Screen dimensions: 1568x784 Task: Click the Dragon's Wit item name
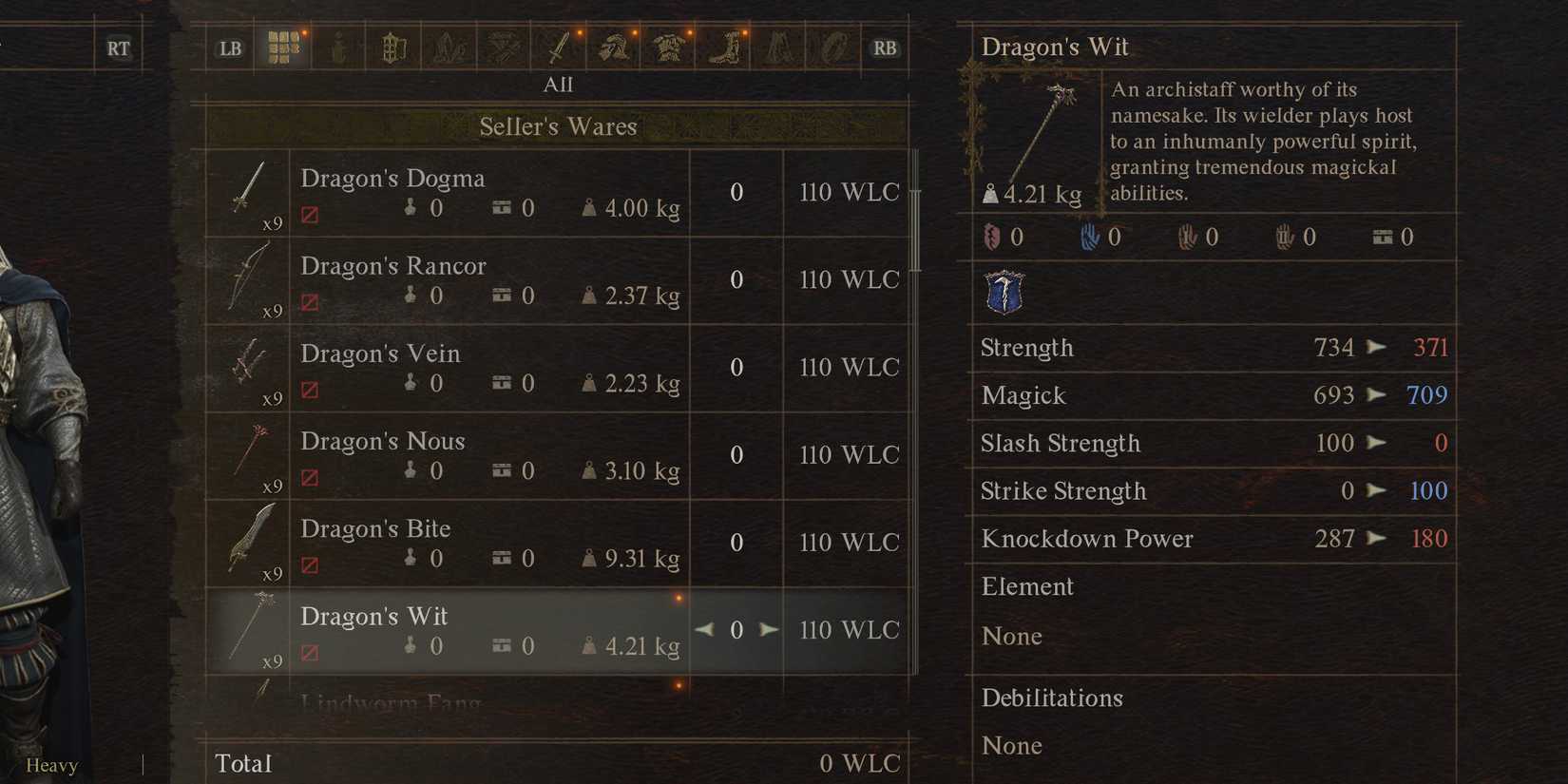click(x=373, y=616)
